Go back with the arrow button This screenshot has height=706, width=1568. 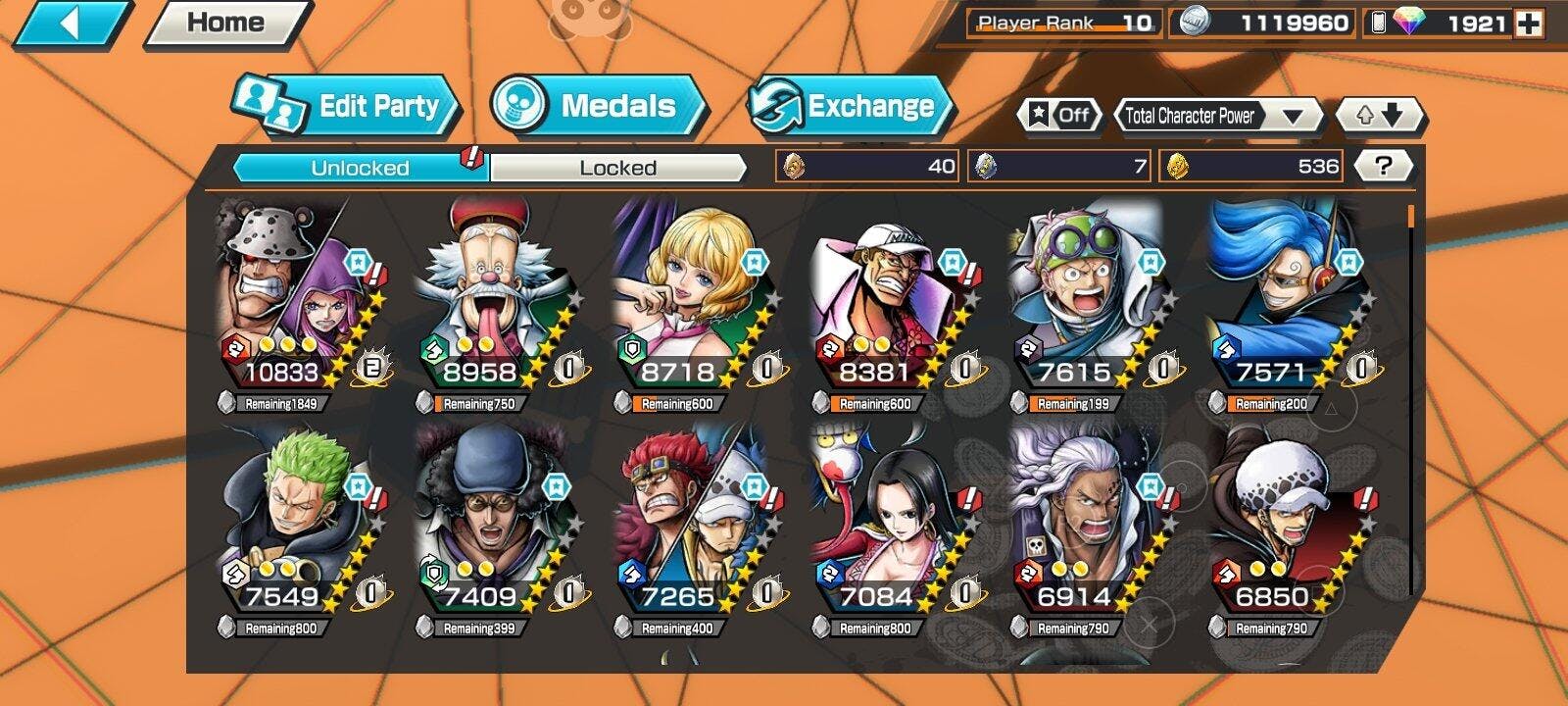[69, 24]
